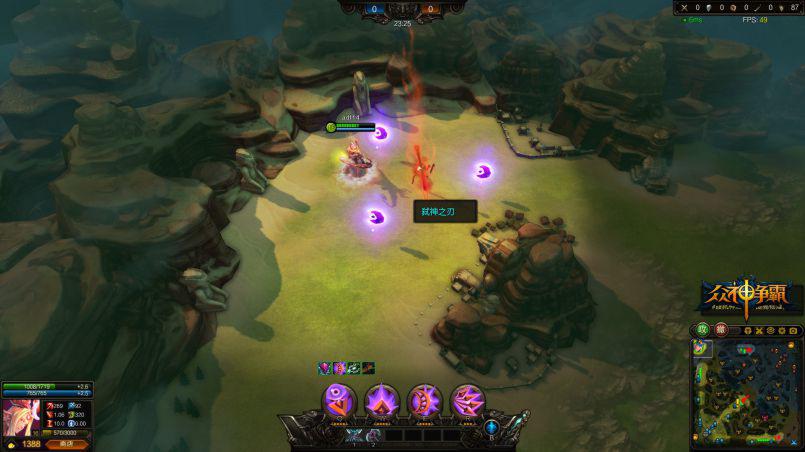The height and width of the screenshot is (452, 805).
Task: Activate the blue recall B button
Action: [x=491, y=427]
